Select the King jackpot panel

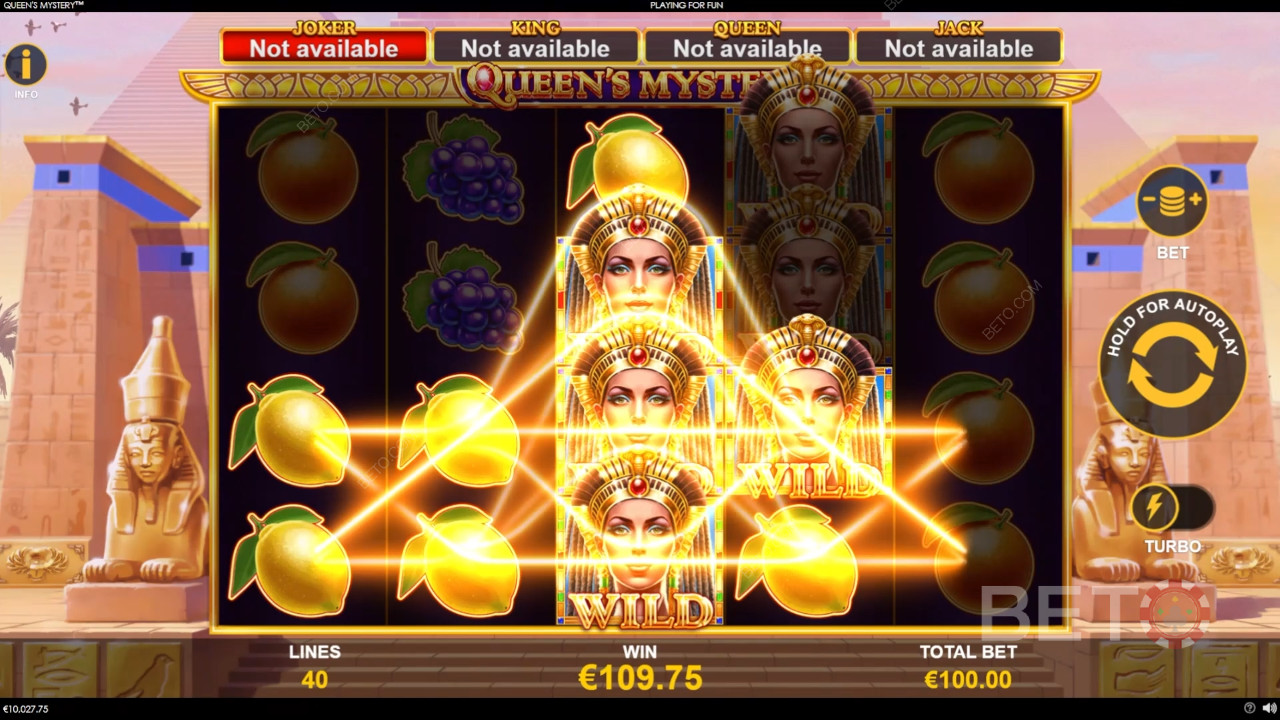click(x=535, y=47)
